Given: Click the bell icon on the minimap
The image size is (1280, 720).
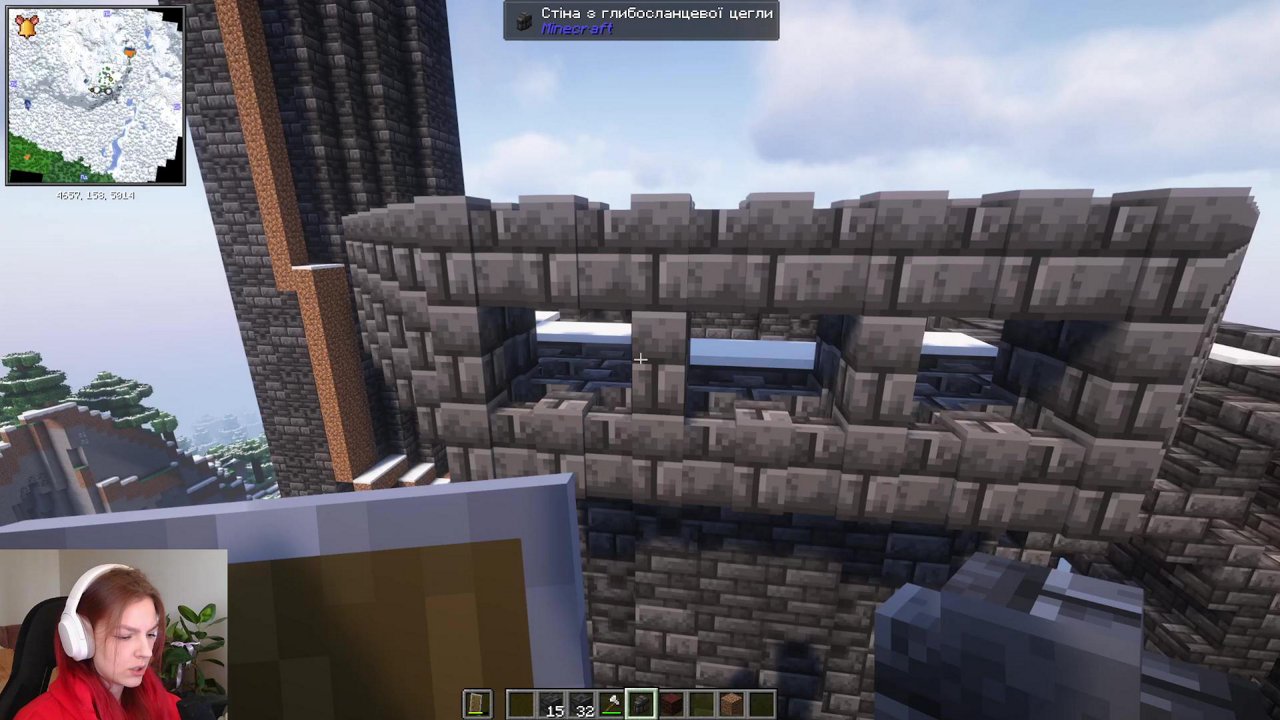Looking at the screenshot, I should 27,26.
